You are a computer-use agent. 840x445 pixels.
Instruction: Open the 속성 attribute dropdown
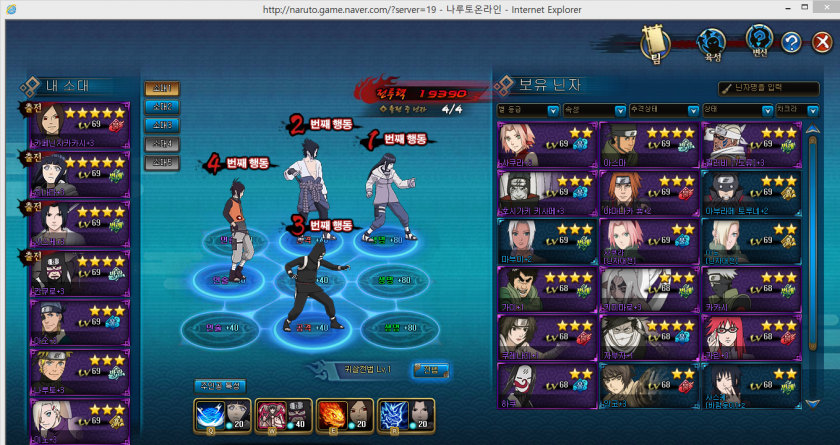click(x=599, y=109)
